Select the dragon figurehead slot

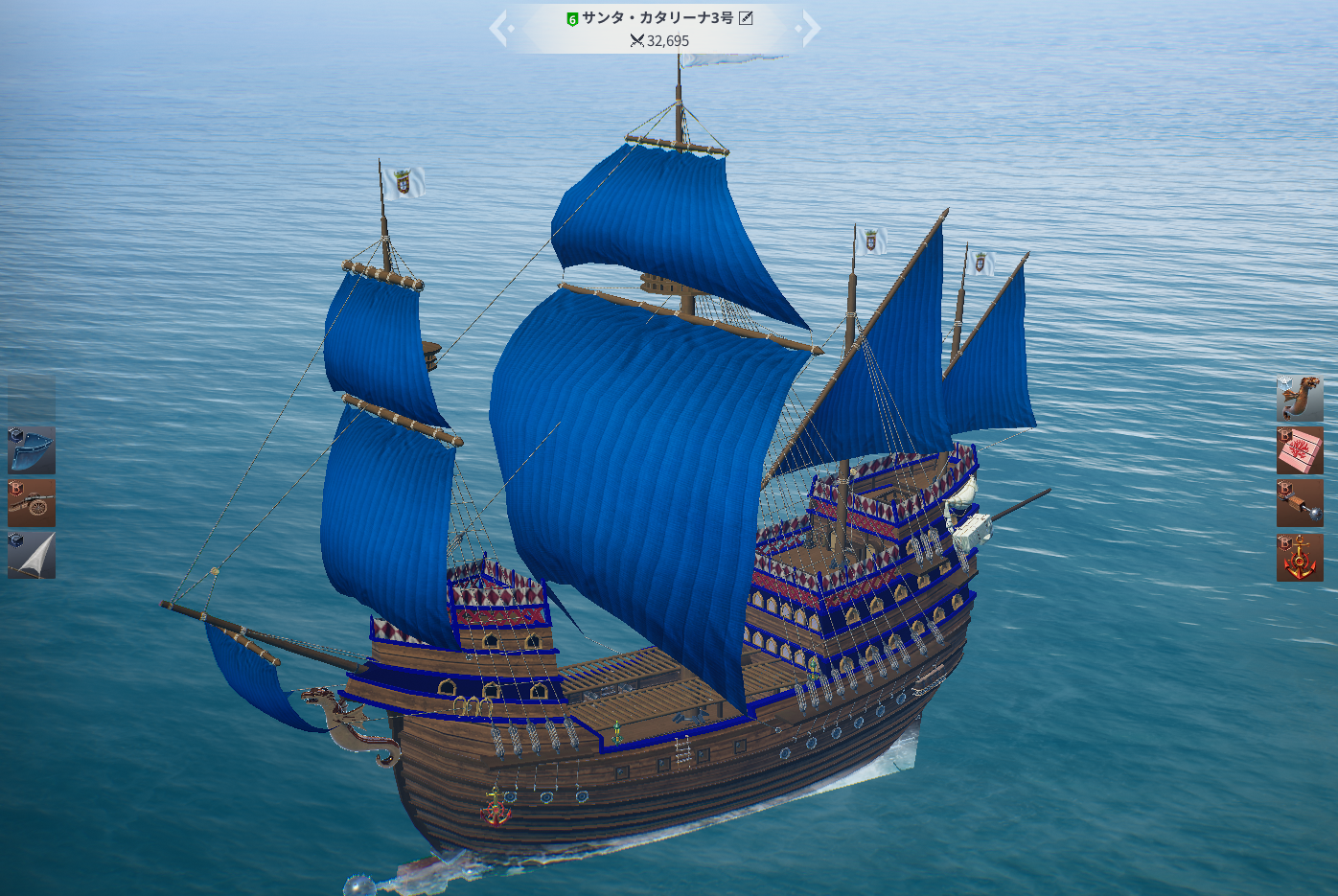click(1300, 399)
